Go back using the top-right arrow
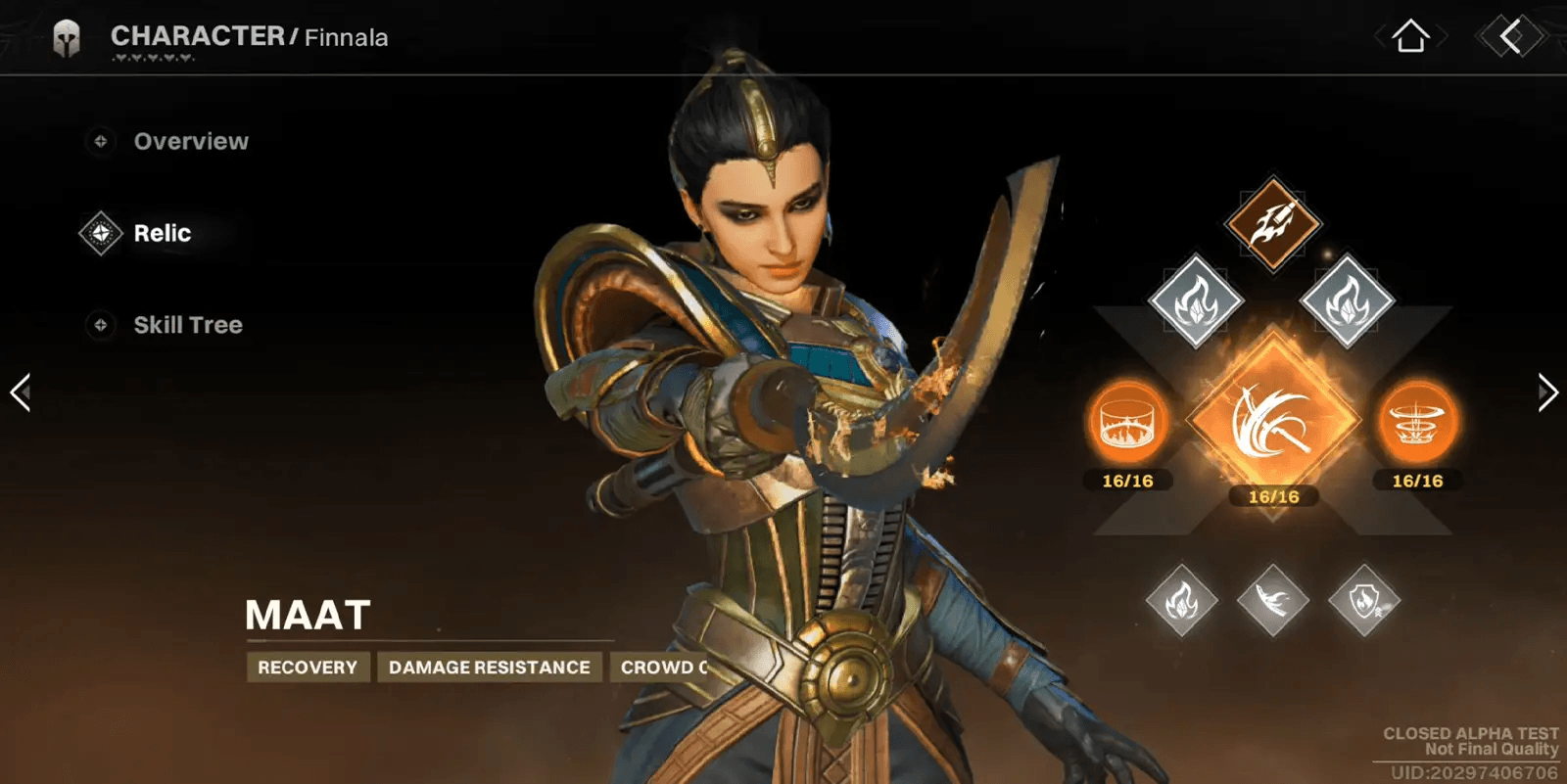The height and width of the screenshot is (784, 1567). point(1511,37)
